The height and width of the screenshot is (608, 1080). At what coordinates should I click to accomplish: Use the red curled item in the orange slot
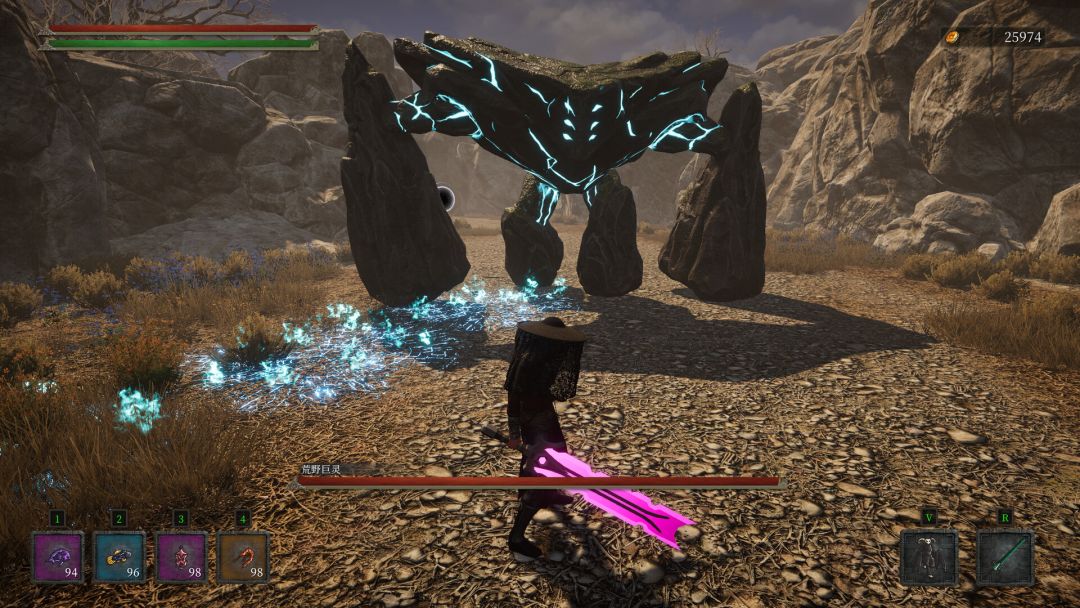pyautogui.click(x=243, y=557)
